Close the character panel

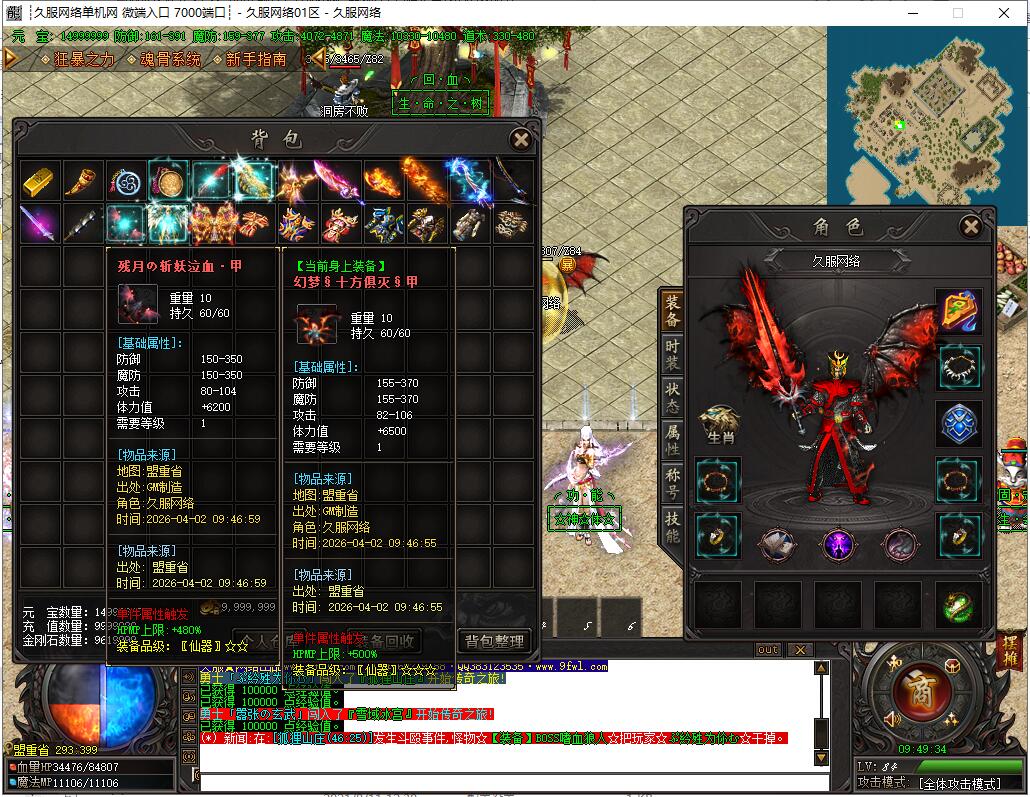pyautogui.click(x=969, y=227)
